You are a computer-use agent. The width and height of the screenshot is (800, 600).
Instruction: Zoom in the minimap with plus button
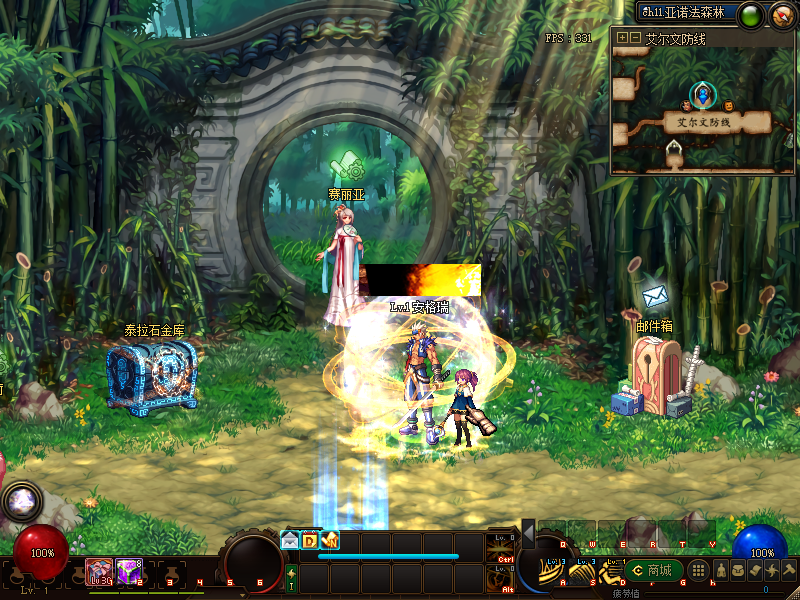coord(622,38)
